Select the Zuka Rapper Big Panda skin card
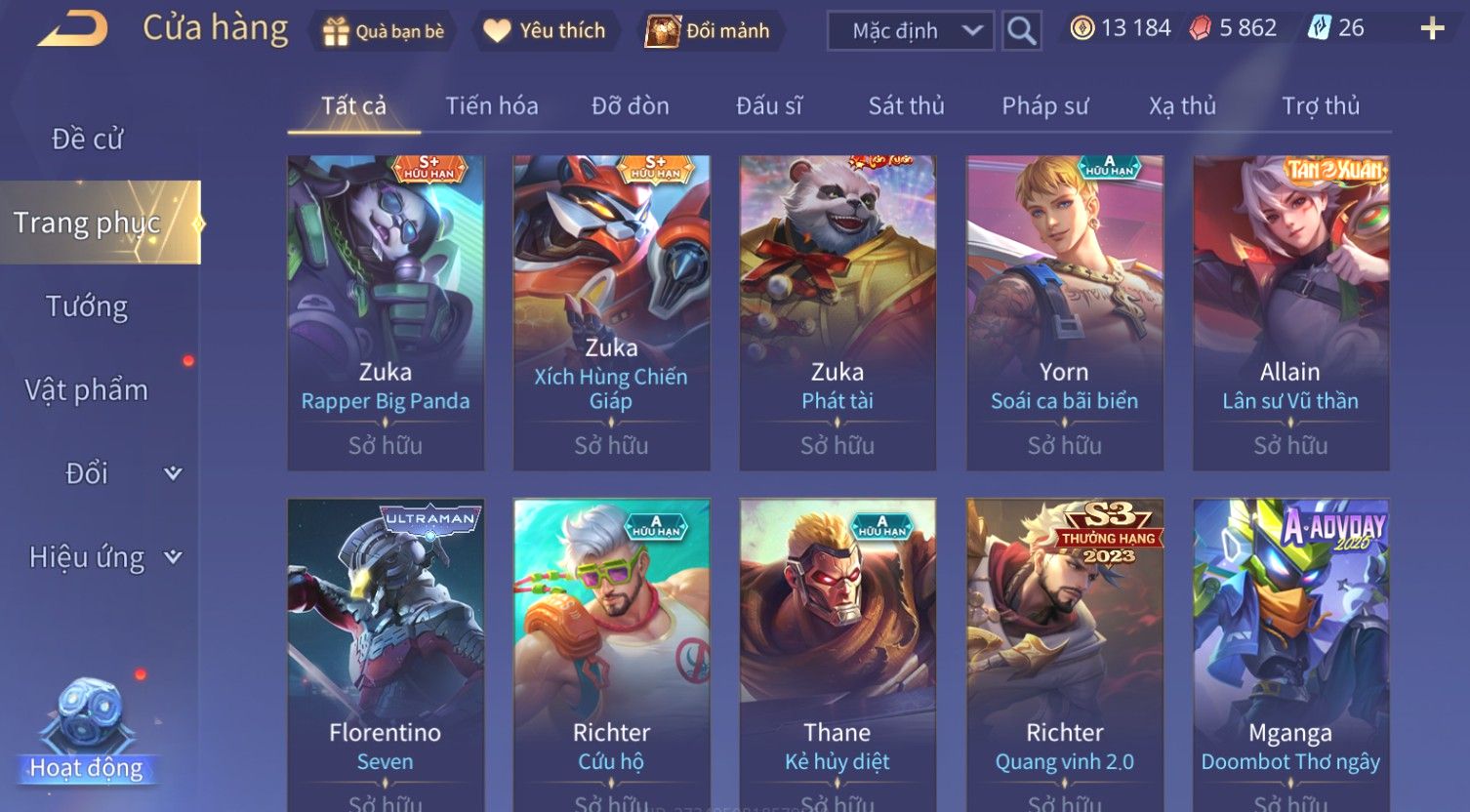1470x812 pixels. click(x=386, y=312)
